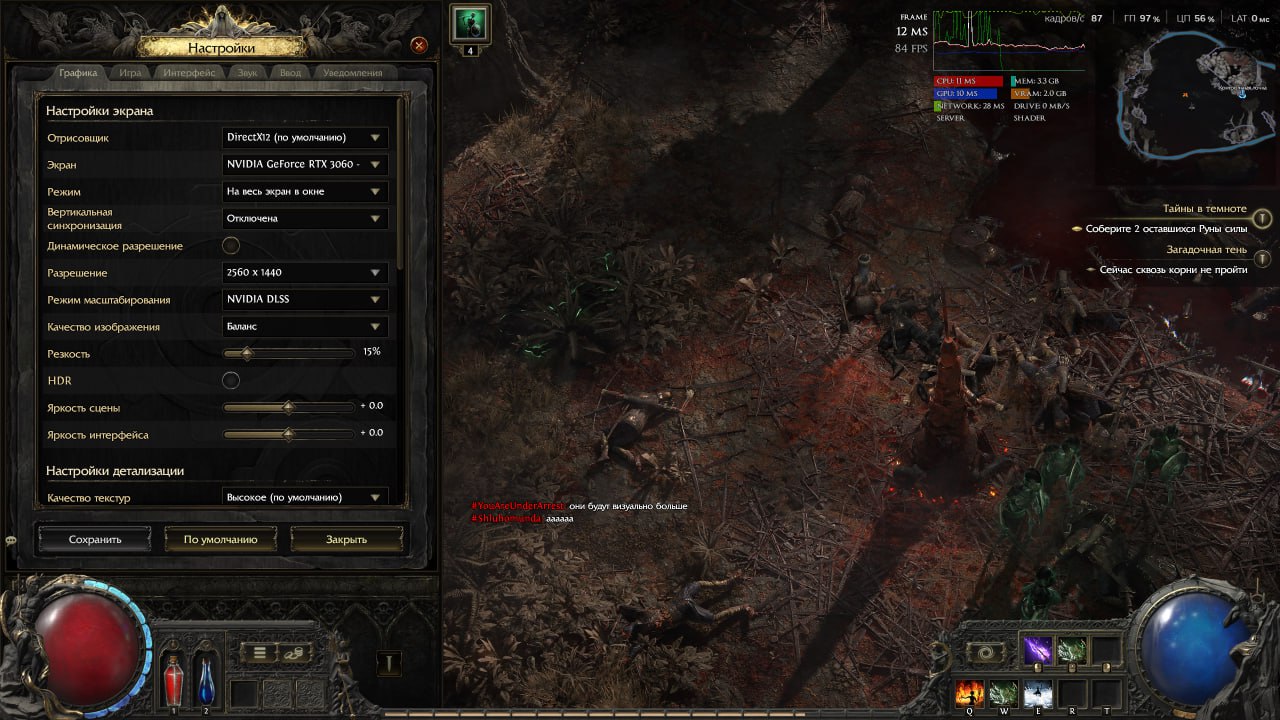Switch to the Игра tab

point(130,73)
